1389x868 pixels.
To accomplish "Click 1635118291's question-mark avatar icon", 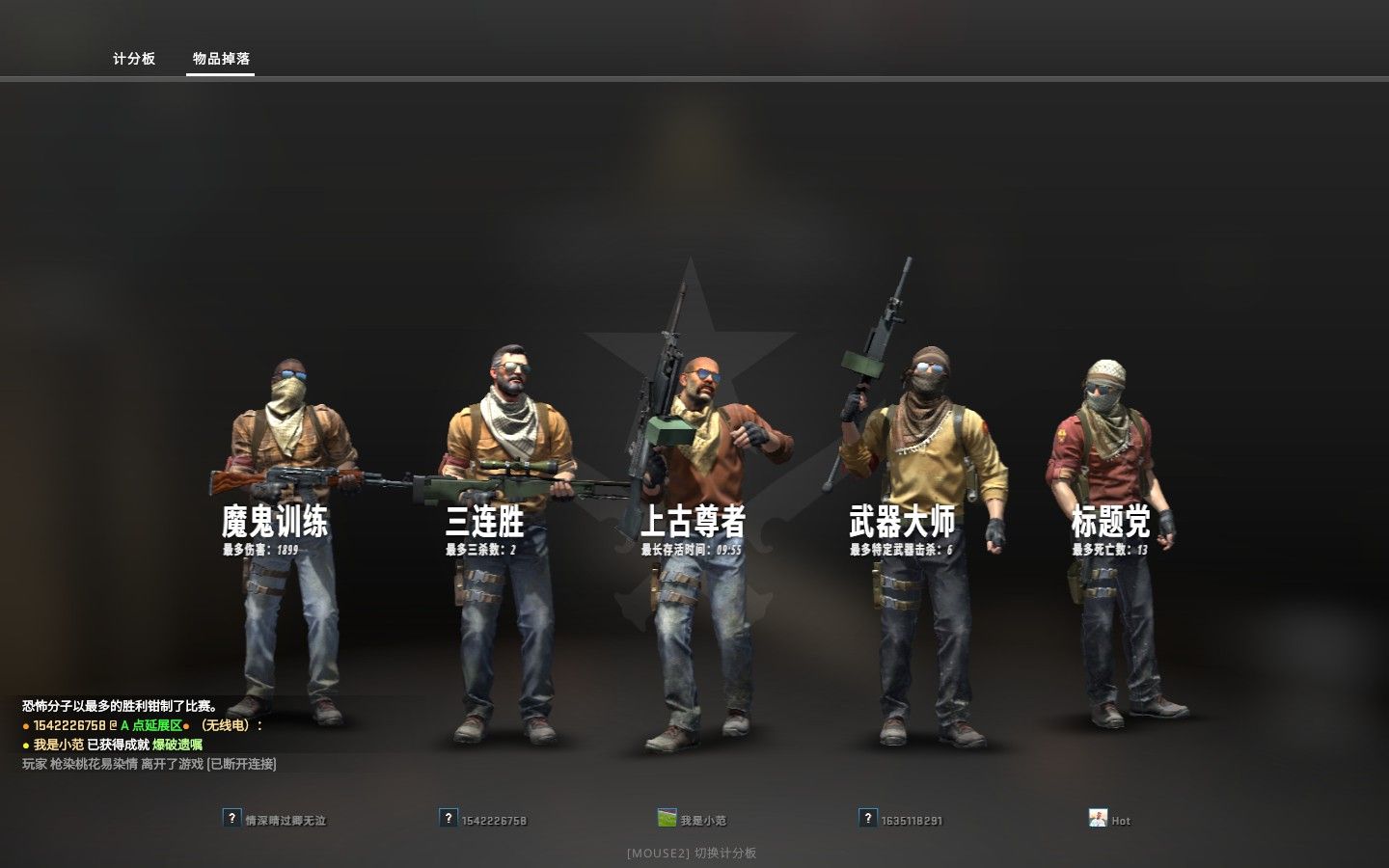I will click(x=865, y=820).
